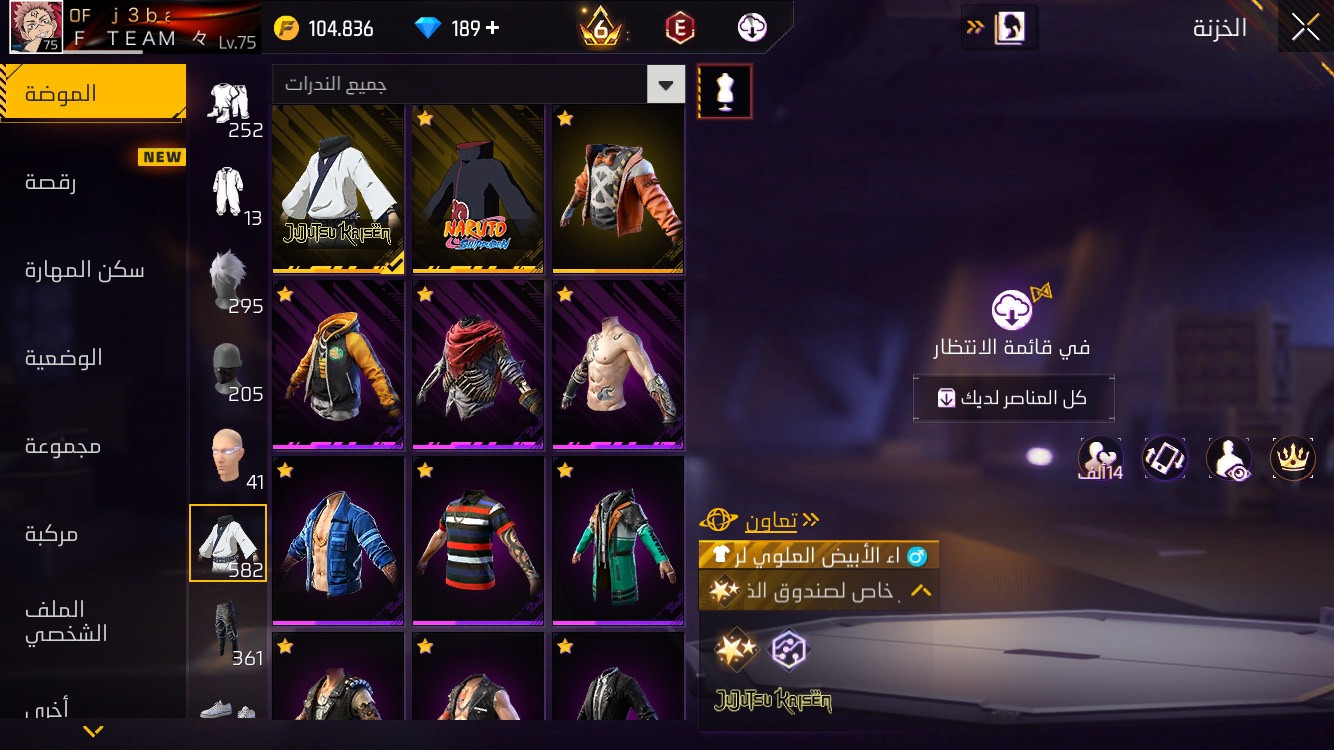This screenshot has width=1334, height=750.
Task: Pick the yellow and black hoodie
Action: click(338, 364)
